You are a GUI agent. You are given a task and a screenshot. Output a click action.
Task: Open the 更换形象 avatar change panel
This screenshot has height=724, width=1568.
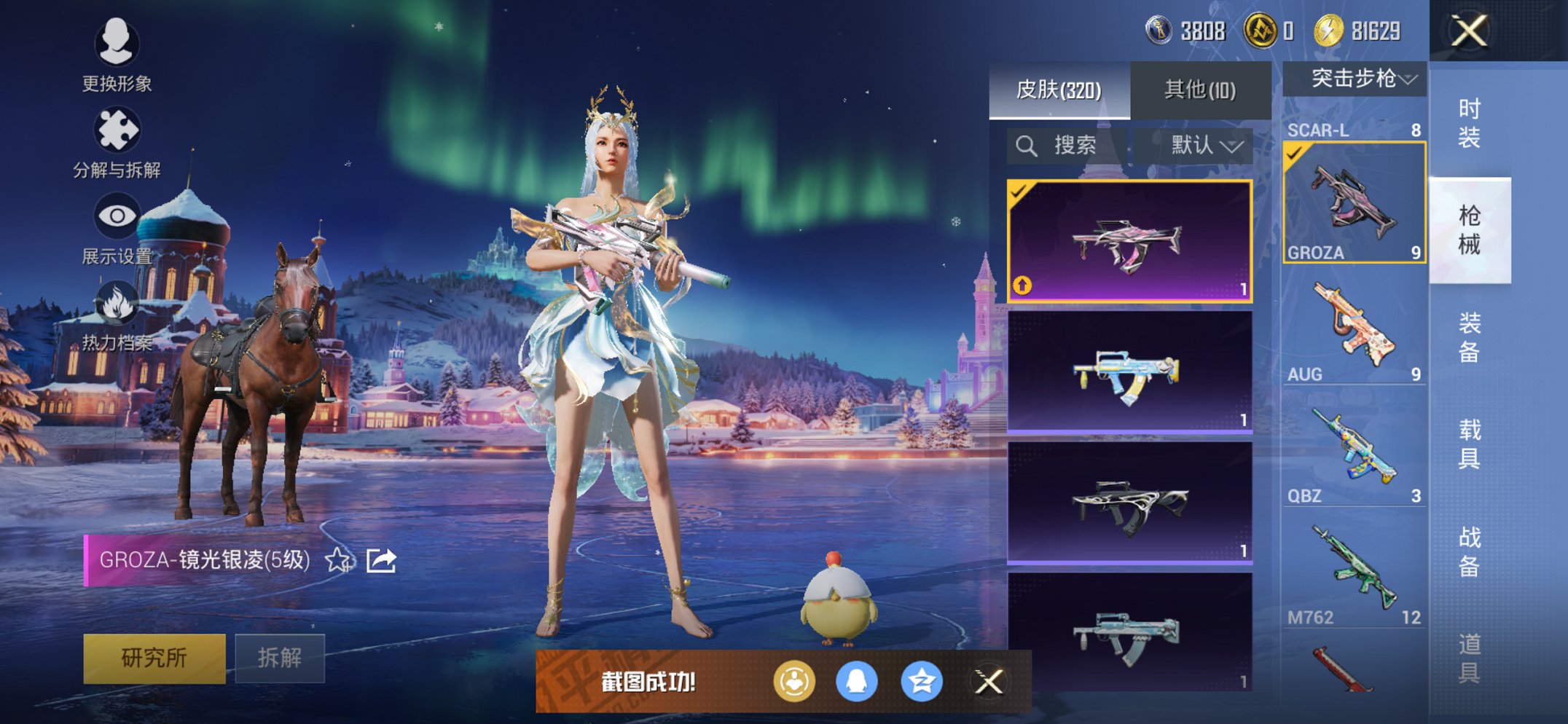click(x=117, y=45)
